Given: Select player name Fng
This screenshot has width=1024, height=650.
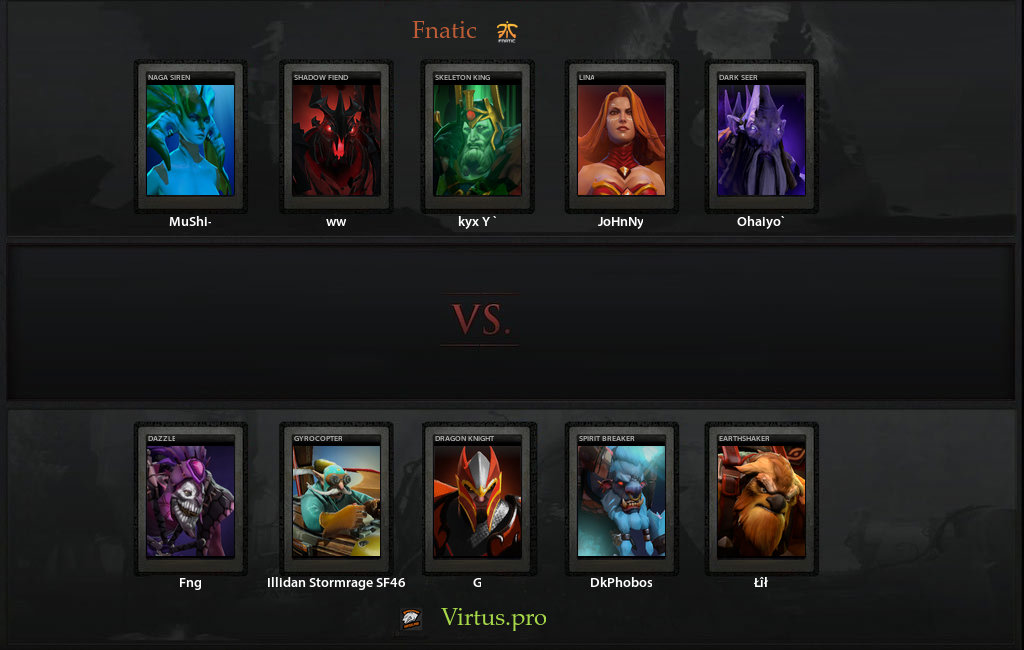Looking at the screenshot, I should [x=190, y=583].
